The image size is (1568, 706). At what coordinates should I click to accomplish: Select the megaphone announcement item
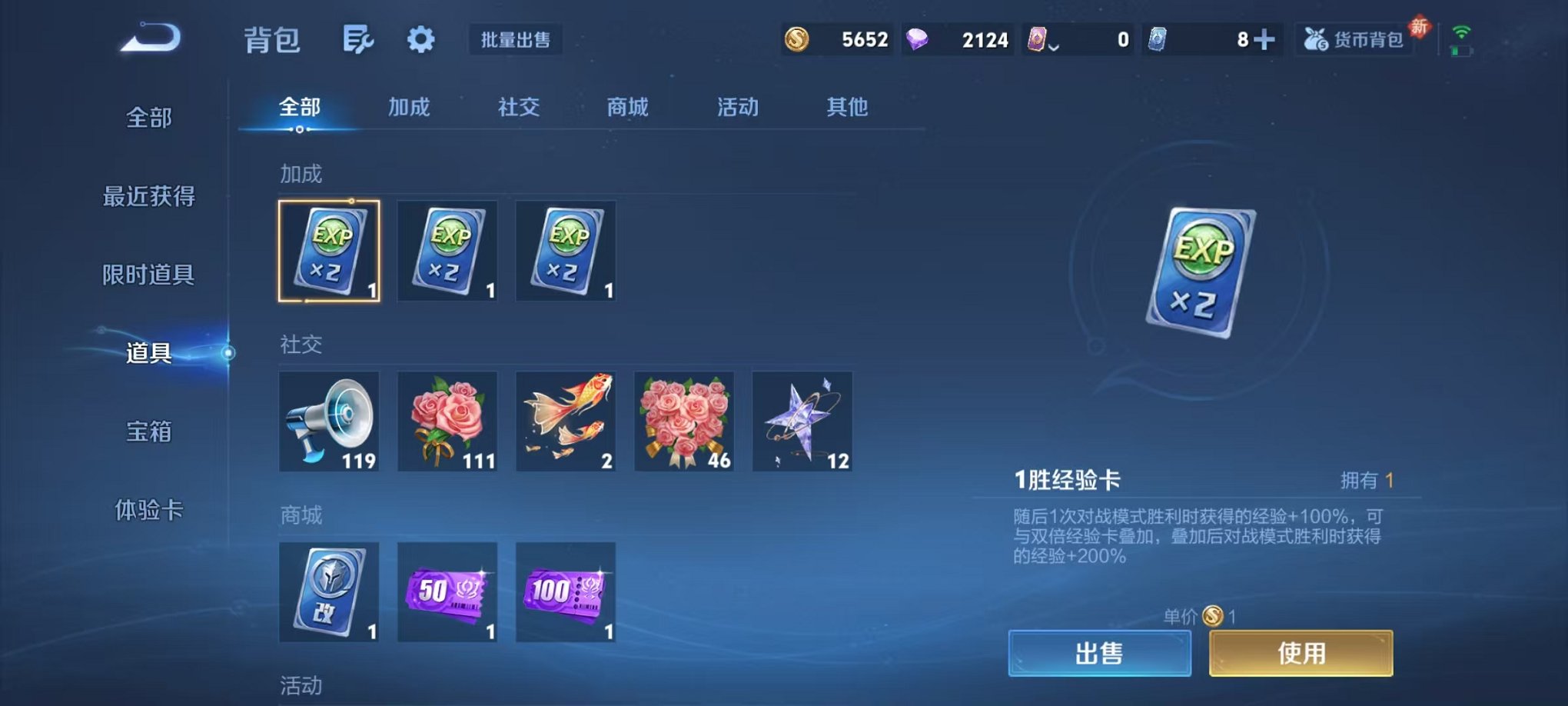(329, 421)
